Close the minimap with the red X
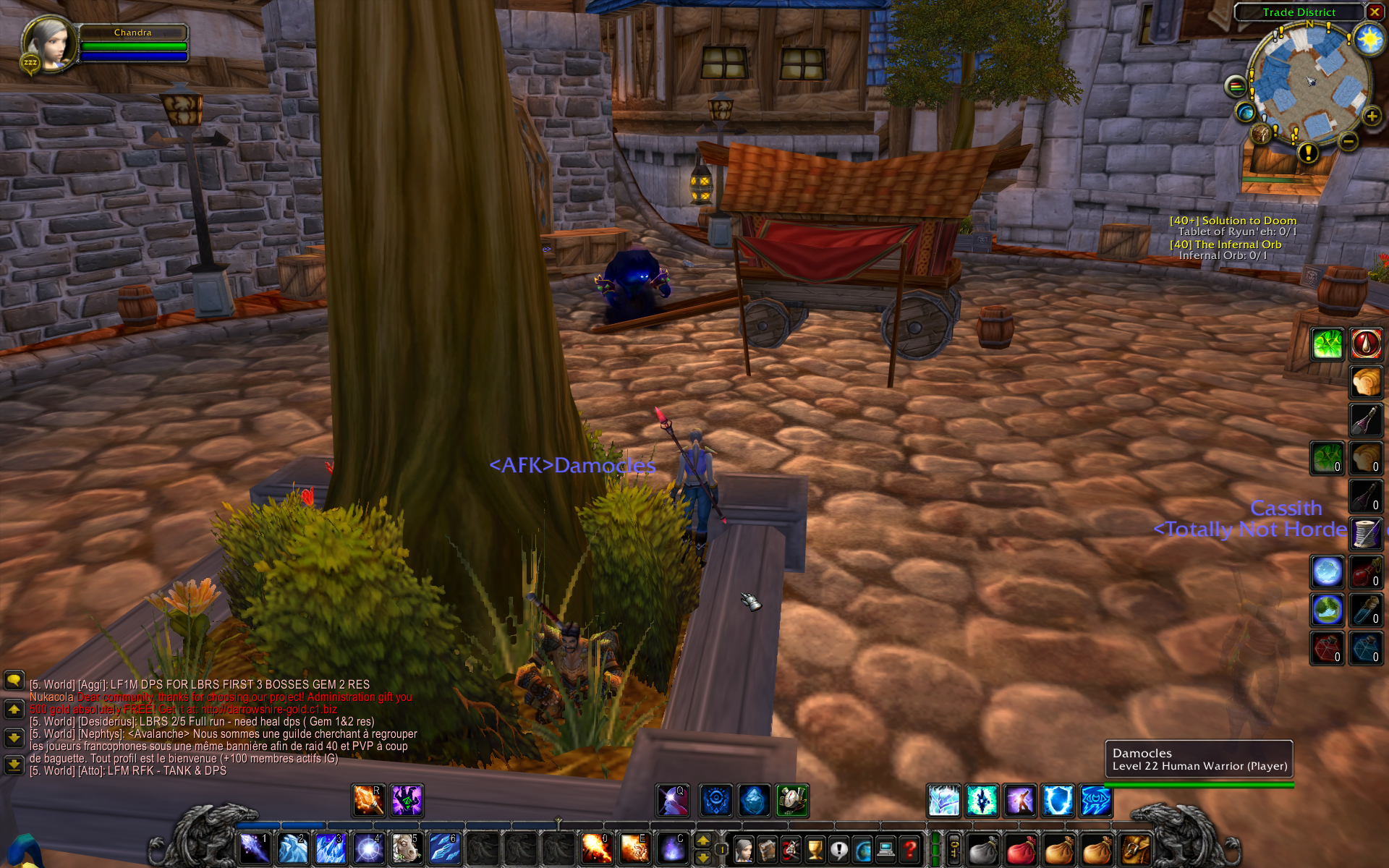This screenshot has height=868, width=1389. (x=1374, y=12)
